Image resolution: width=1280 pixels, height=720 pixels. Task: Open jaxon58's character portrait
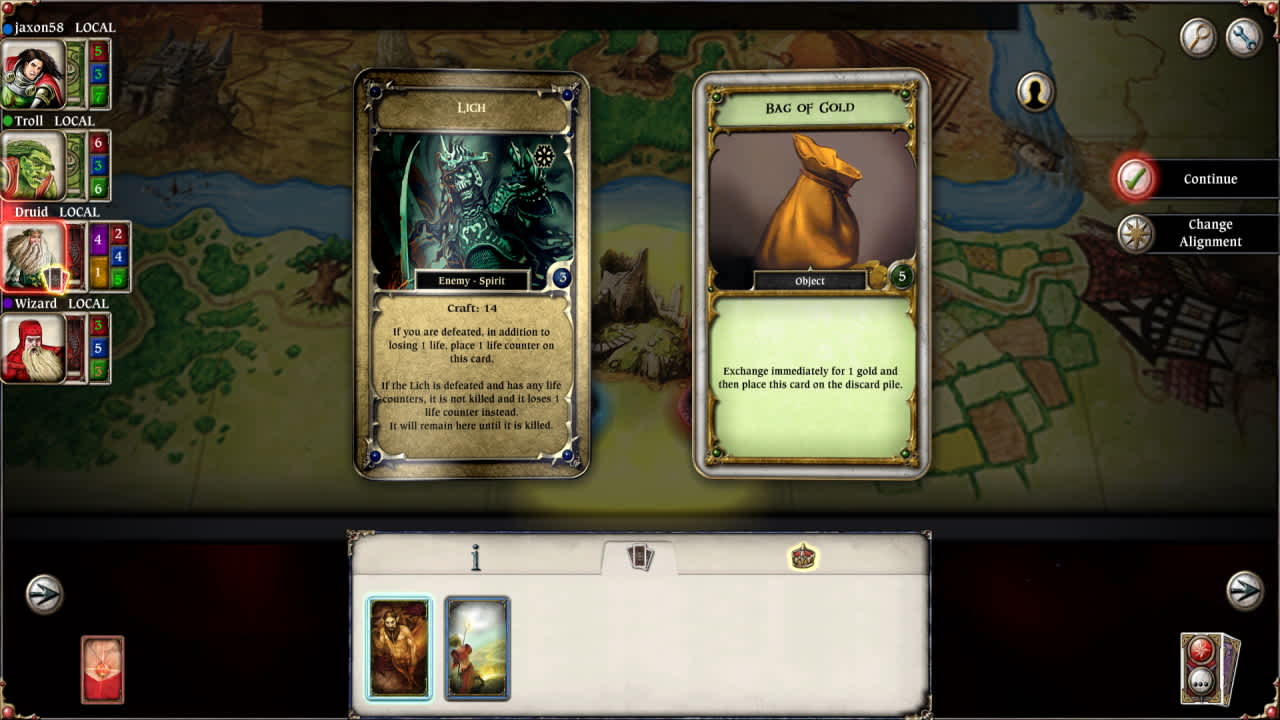32,74
